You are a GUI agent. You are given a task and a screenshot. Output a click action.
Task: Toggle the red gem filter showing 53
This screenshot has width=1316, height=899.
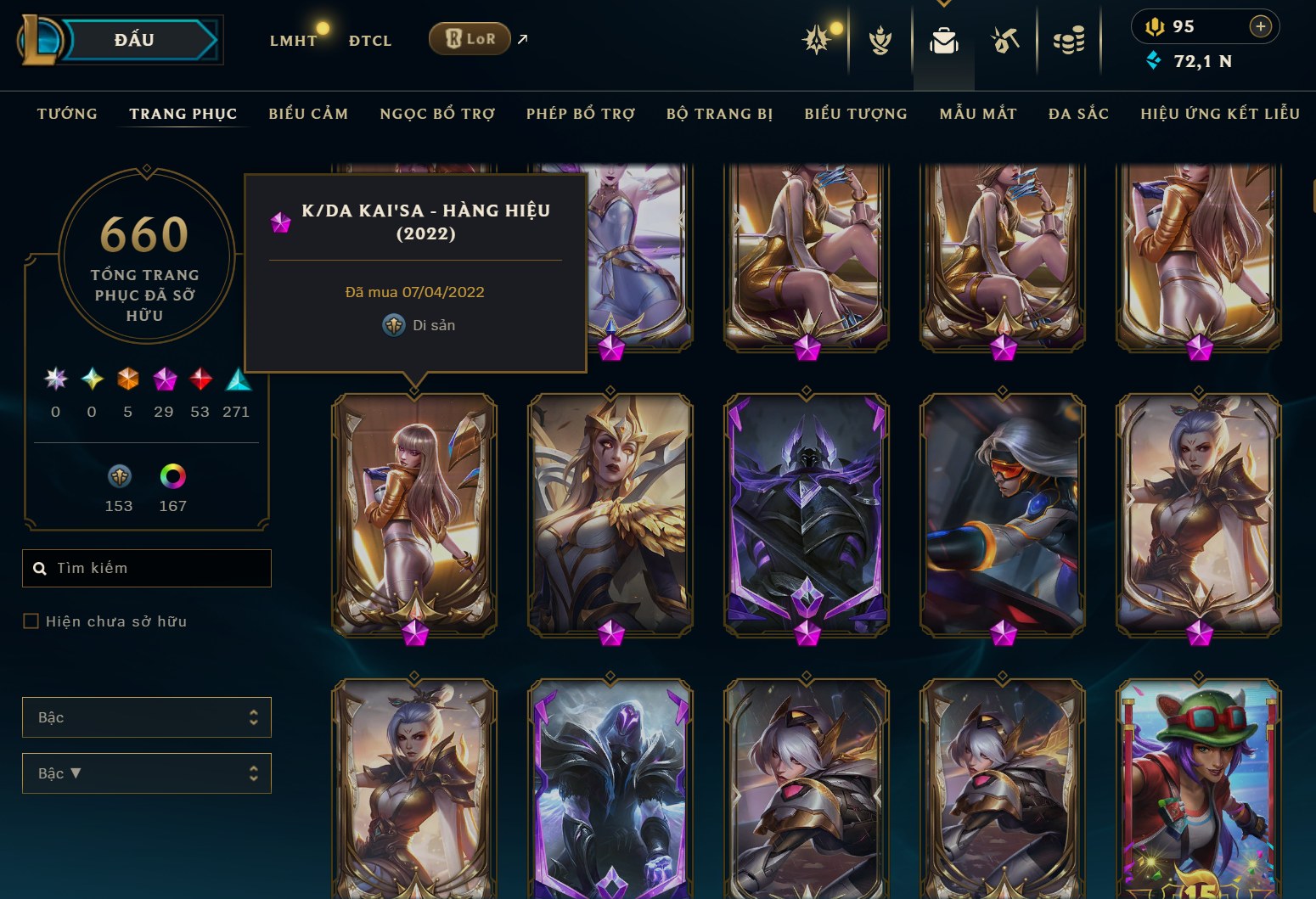click(x=200, y=380)
